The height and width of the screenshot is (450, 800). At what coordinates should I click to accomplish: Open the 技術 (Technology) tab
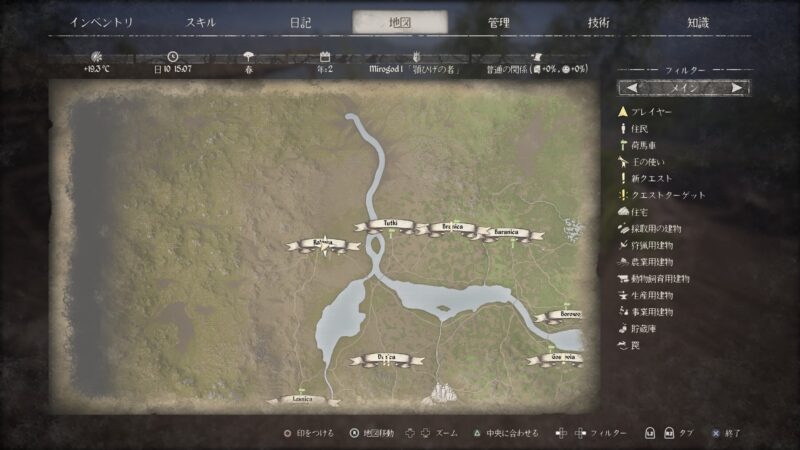click(599, 22)
